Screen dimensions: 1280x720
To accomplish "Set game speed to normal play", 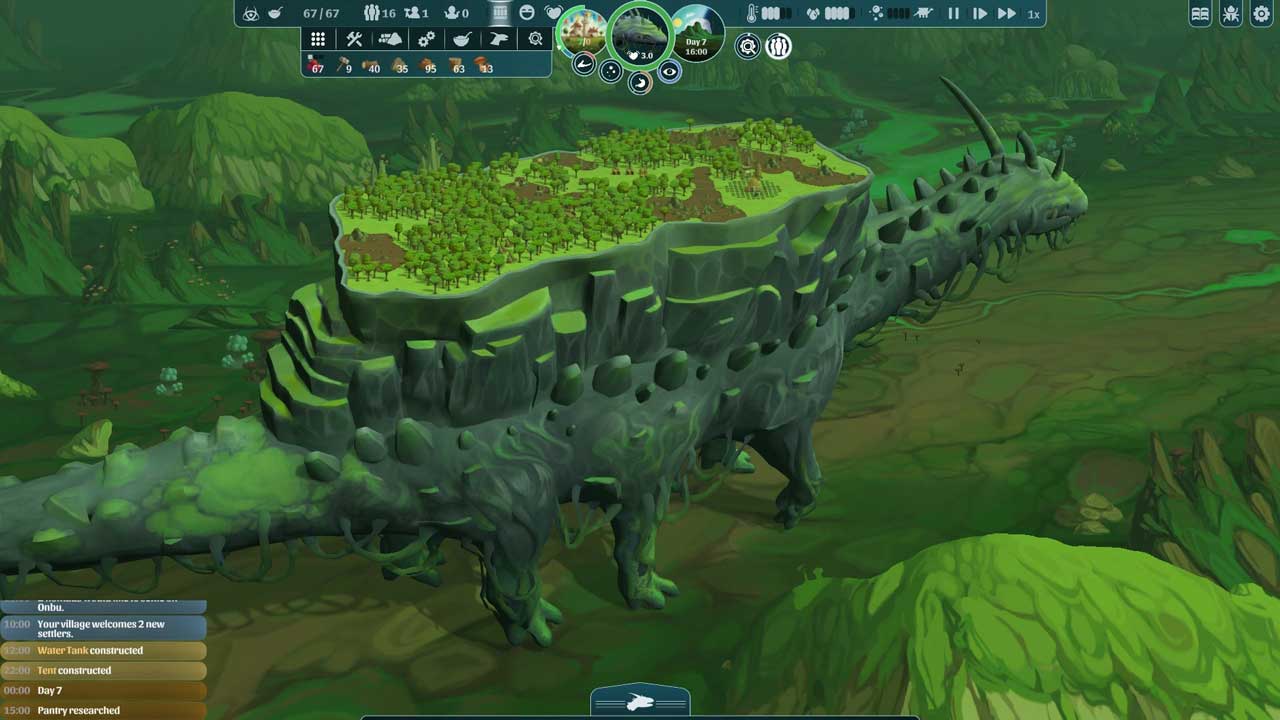I will (x=980, y=14).
